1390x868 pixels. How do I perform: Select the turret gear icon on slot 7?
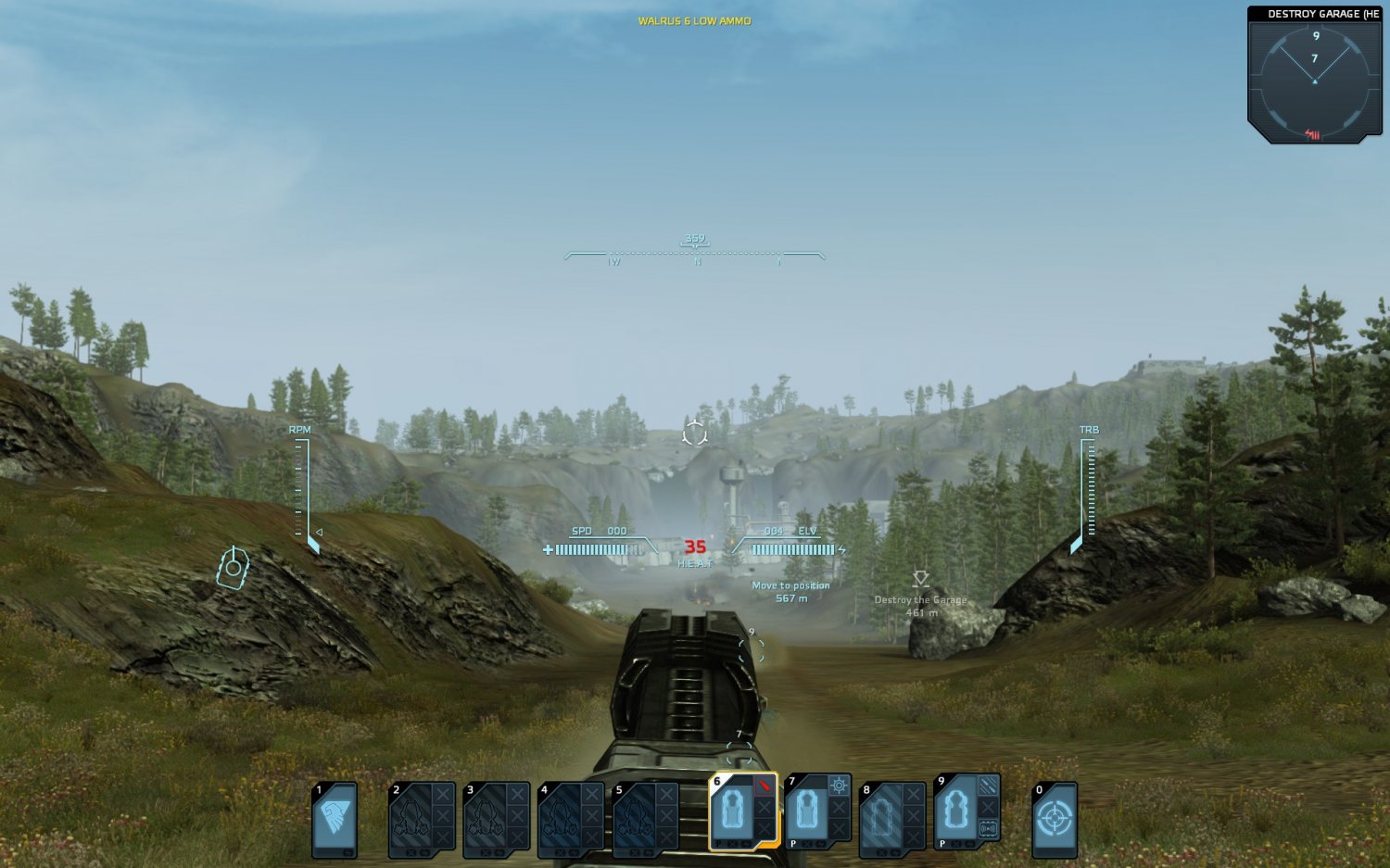(x=839, y=786)
